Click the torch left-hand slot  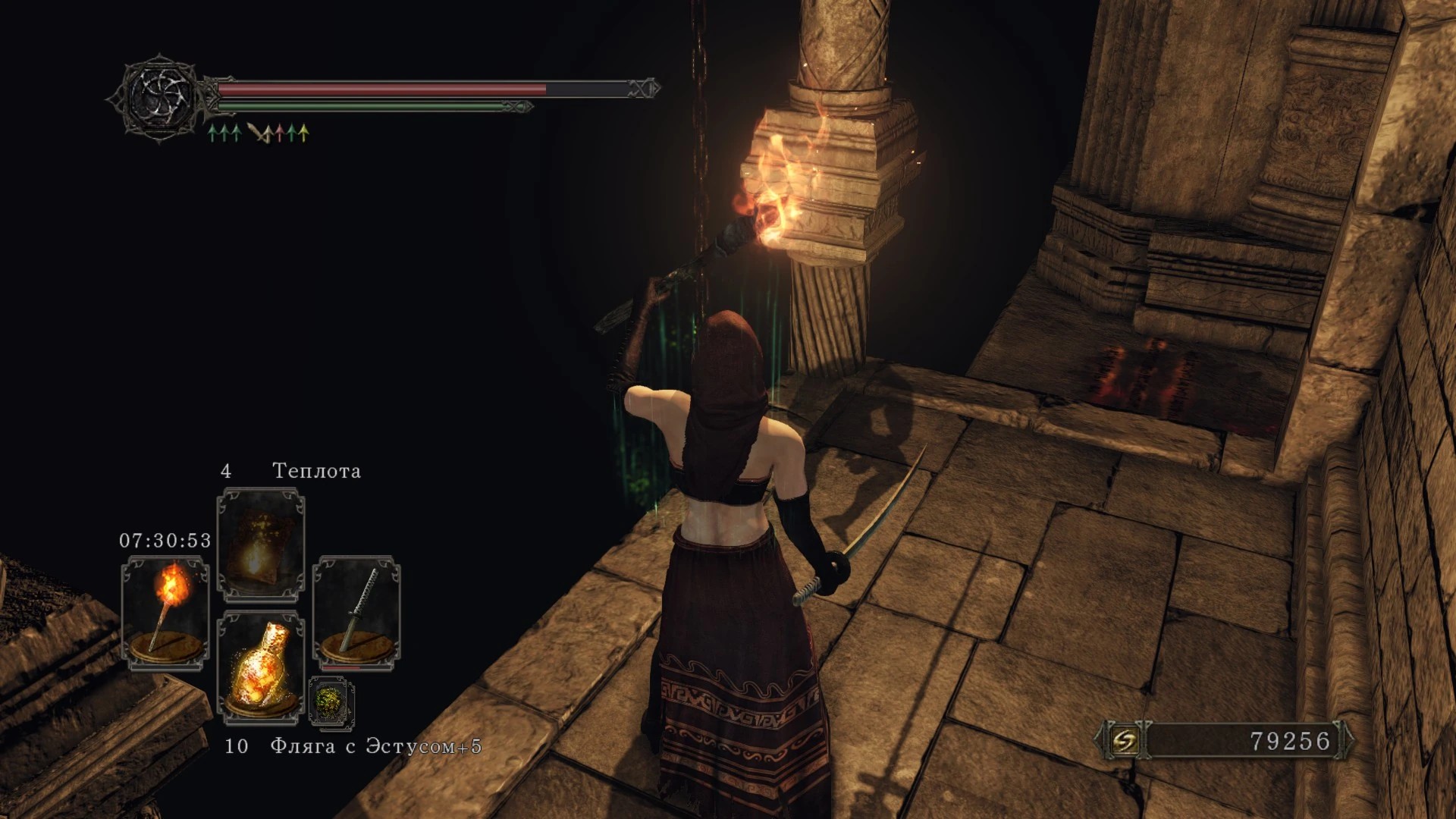[165, 613]
